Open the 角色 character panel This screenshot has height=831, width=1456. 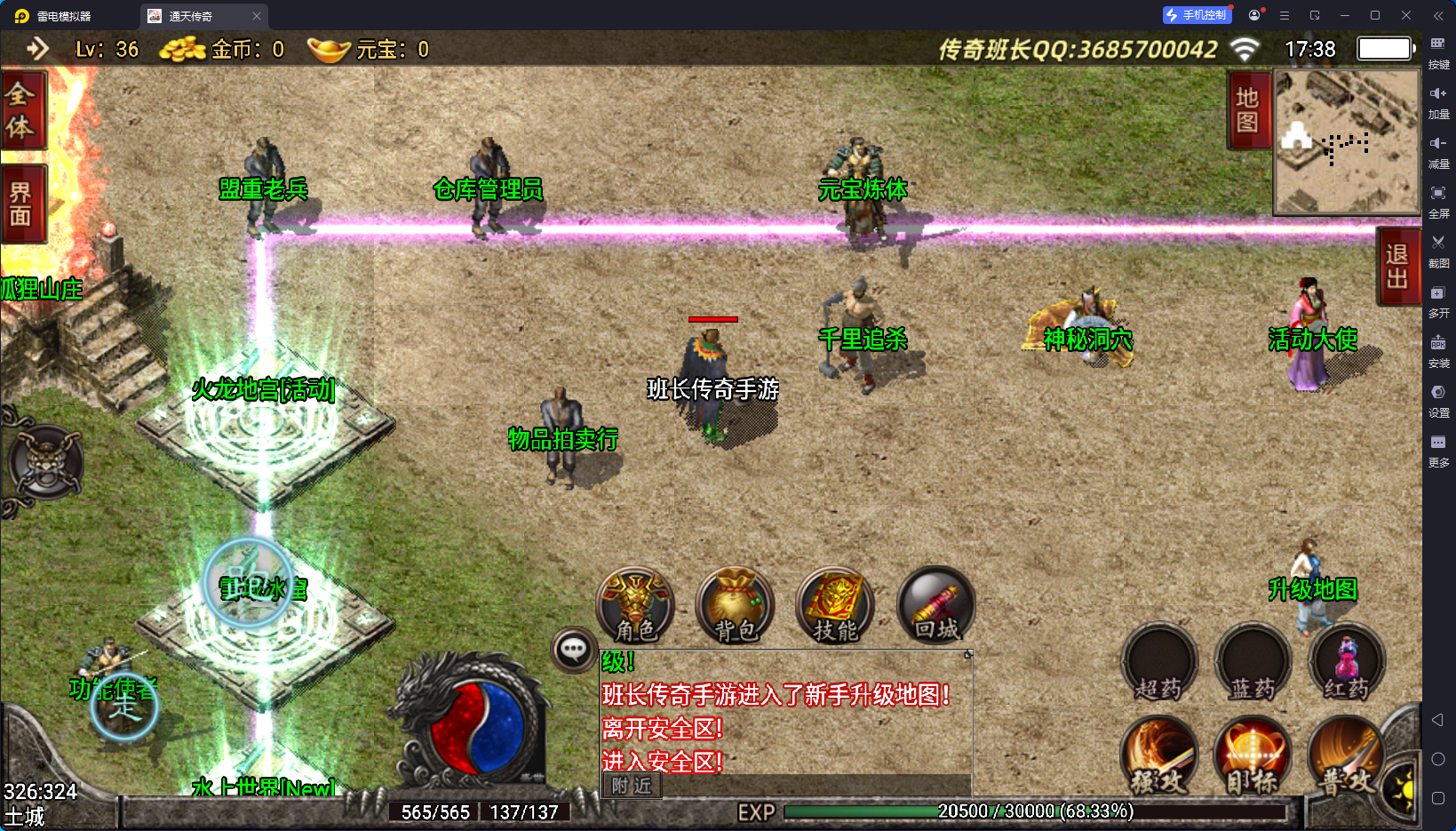click(635, 606)
